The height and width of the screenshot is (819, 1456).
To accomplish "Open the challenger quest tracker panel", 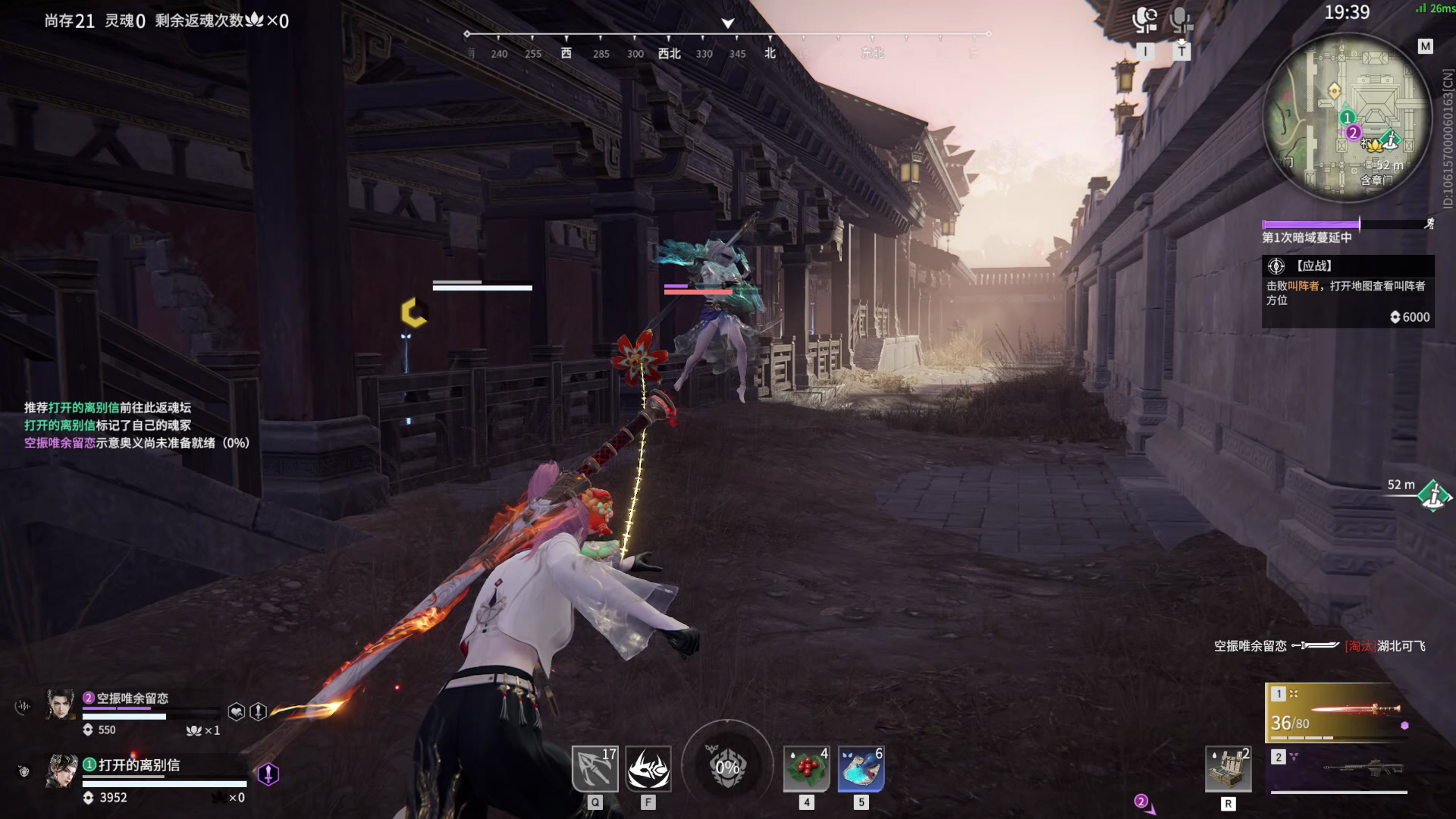I will tap(1348, 290).
